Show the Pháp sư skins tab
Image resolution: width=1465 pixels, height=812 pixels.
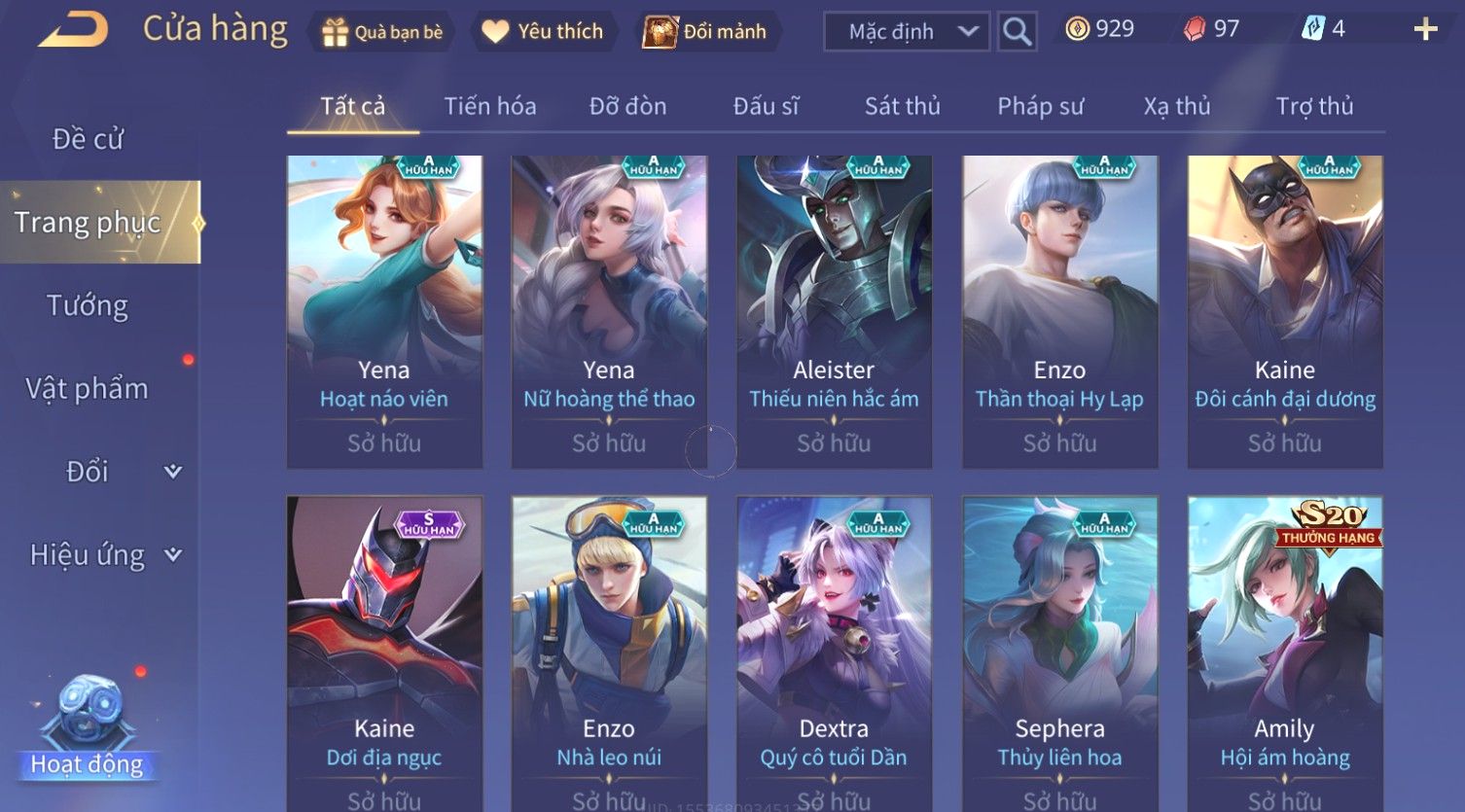(1040, 106)
